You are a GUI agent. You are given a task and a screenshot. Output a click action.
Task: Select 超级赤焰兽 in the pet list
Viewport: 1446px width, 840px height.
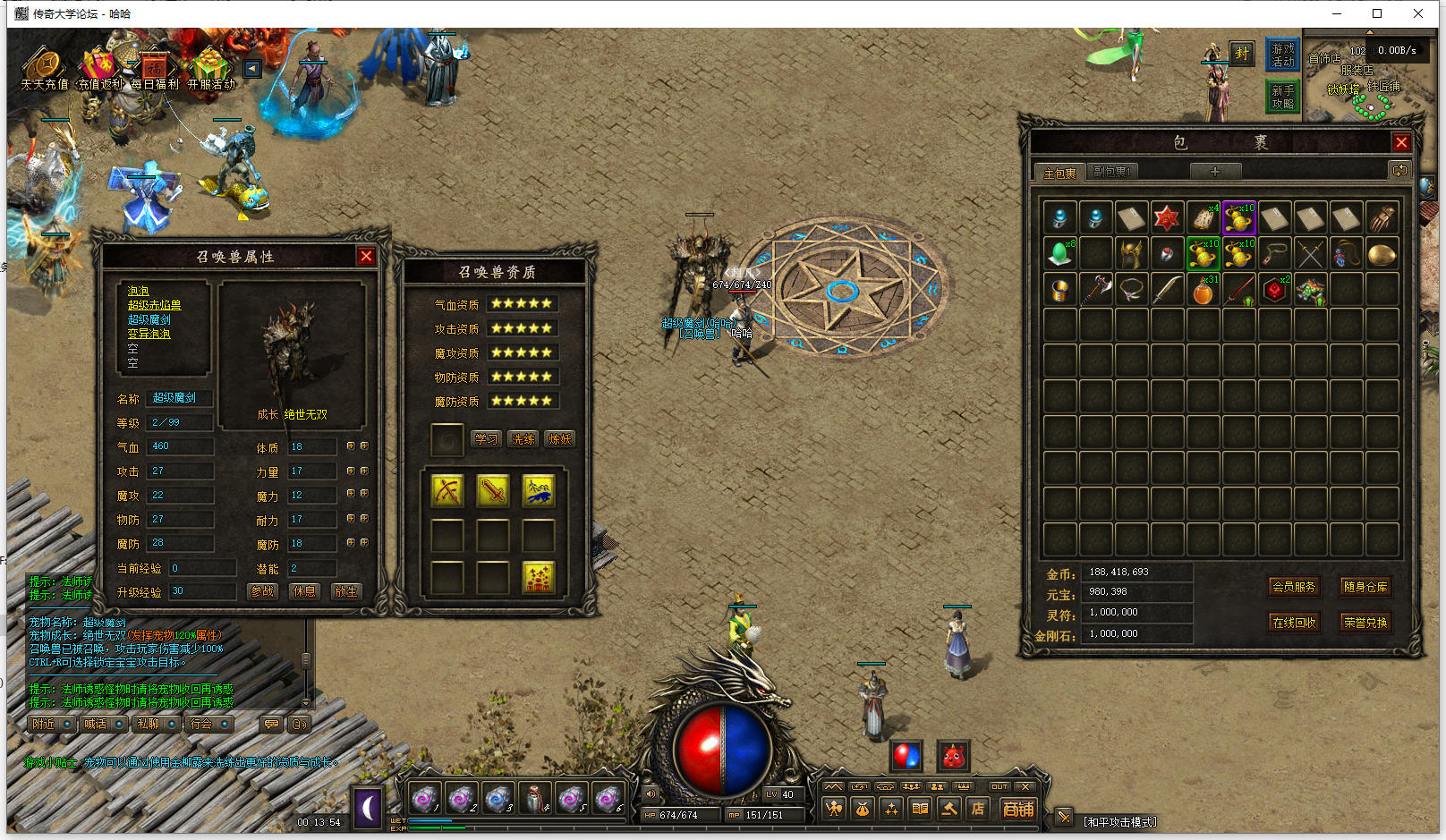coord(154,305)
